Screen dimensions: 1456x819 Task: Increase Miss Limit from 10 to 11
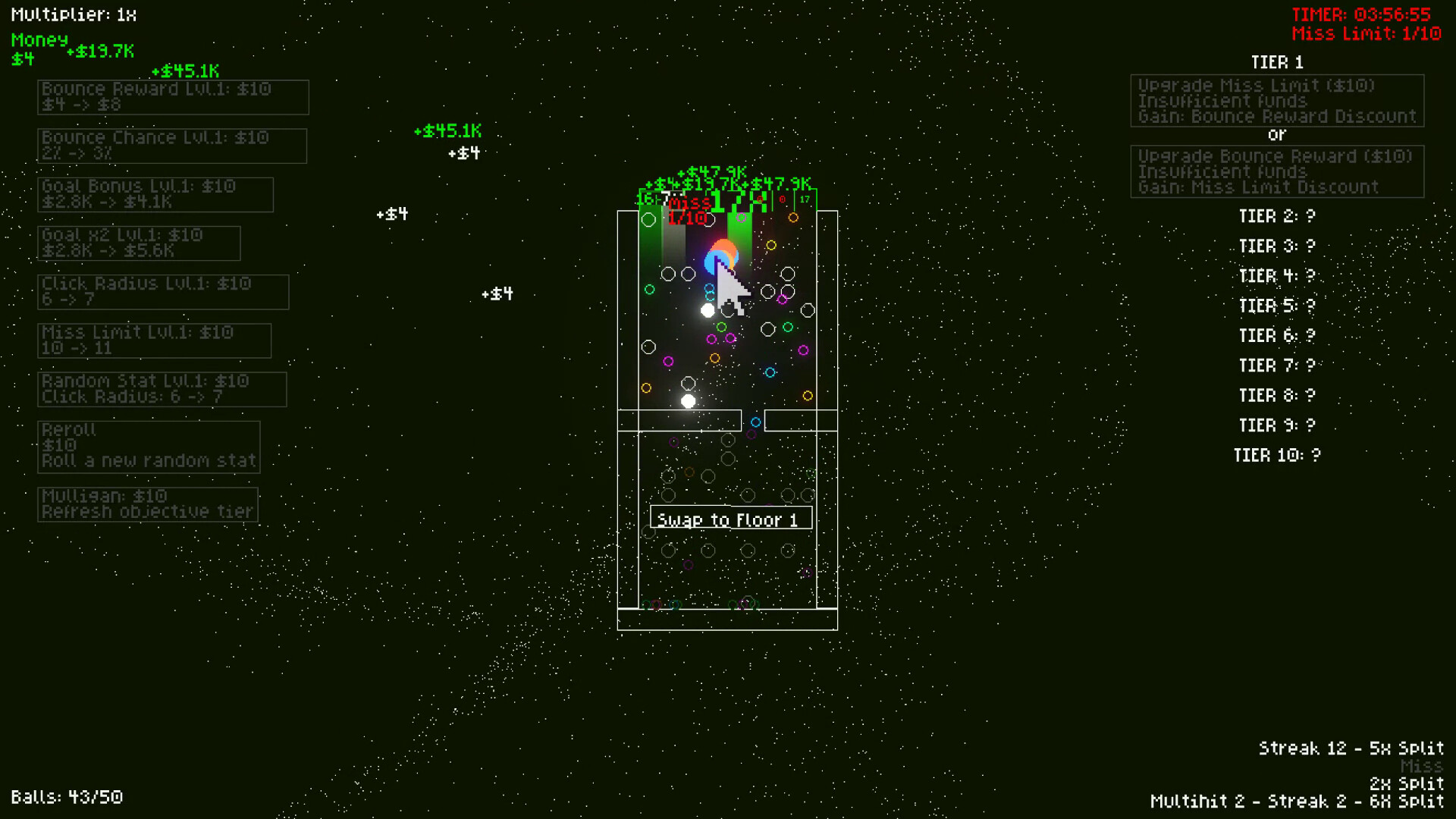coord(154,340)
